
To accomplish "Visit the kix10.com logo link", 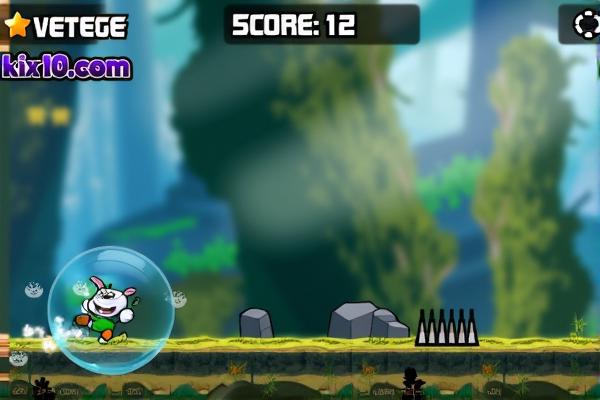I will click(x=67, y=67).
